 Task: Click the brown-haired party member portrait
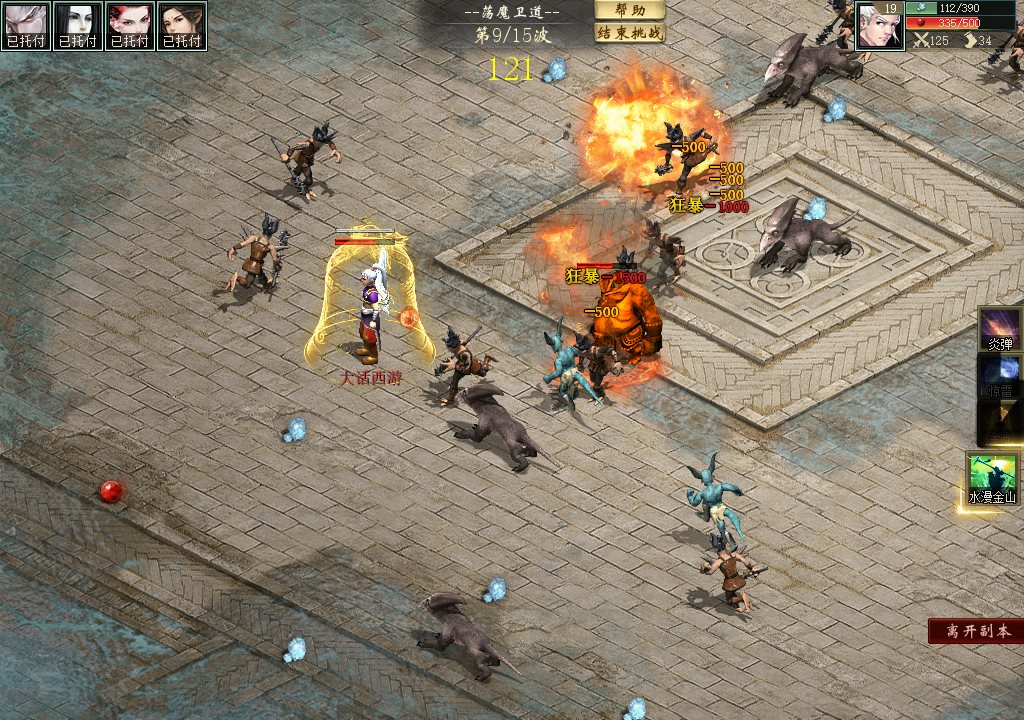pyautogui.click(x=182, y=25)
